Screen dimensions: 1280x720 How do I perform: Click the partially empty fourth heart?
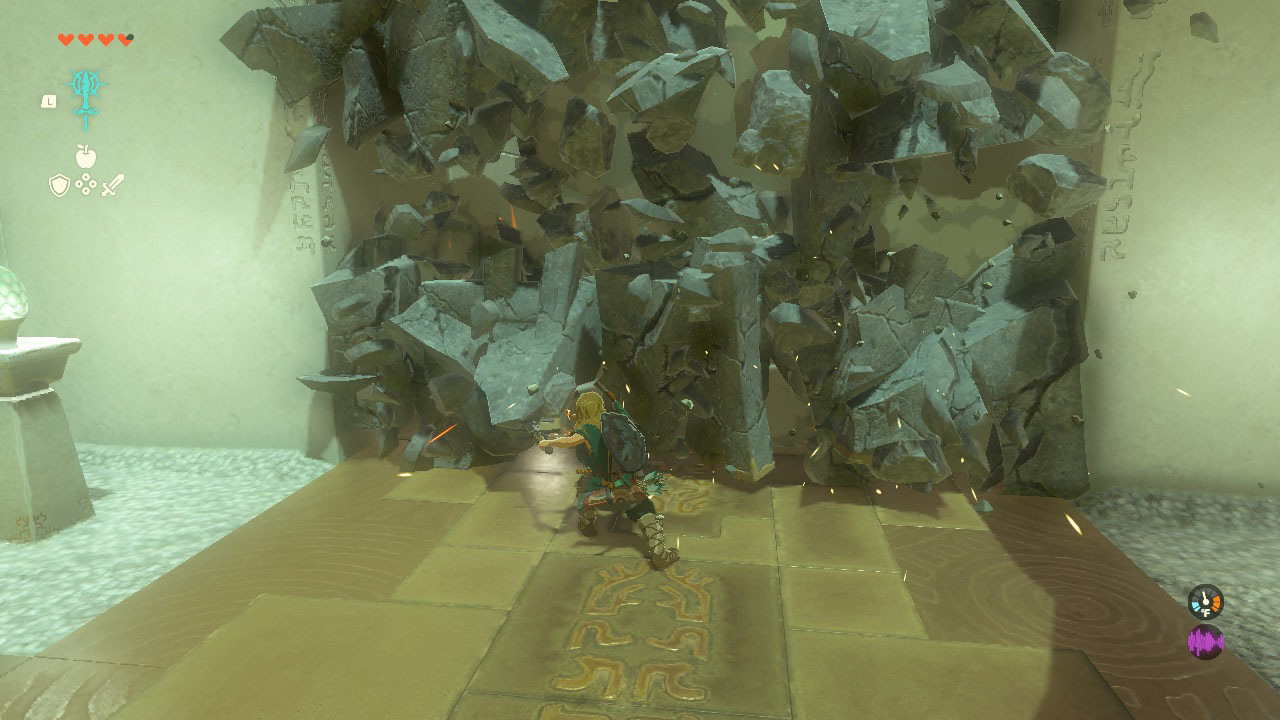click(125, 39)
